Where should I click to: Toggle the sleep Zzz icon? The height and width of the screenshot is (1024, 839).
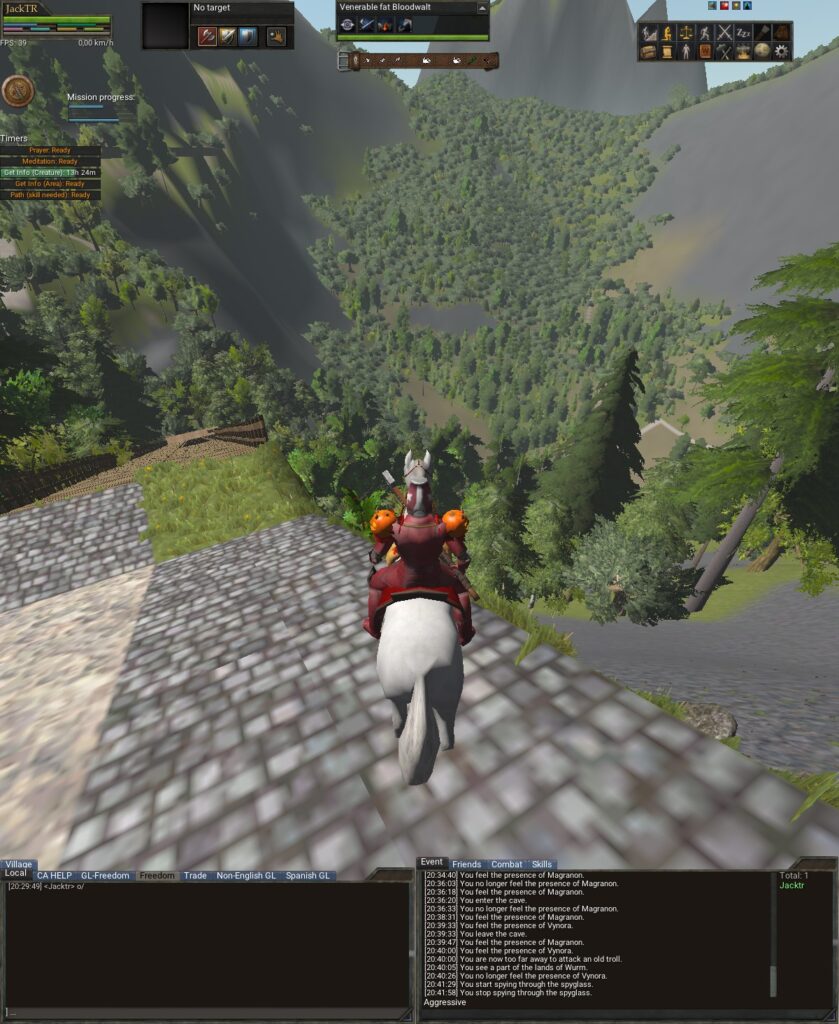(743, 33)
